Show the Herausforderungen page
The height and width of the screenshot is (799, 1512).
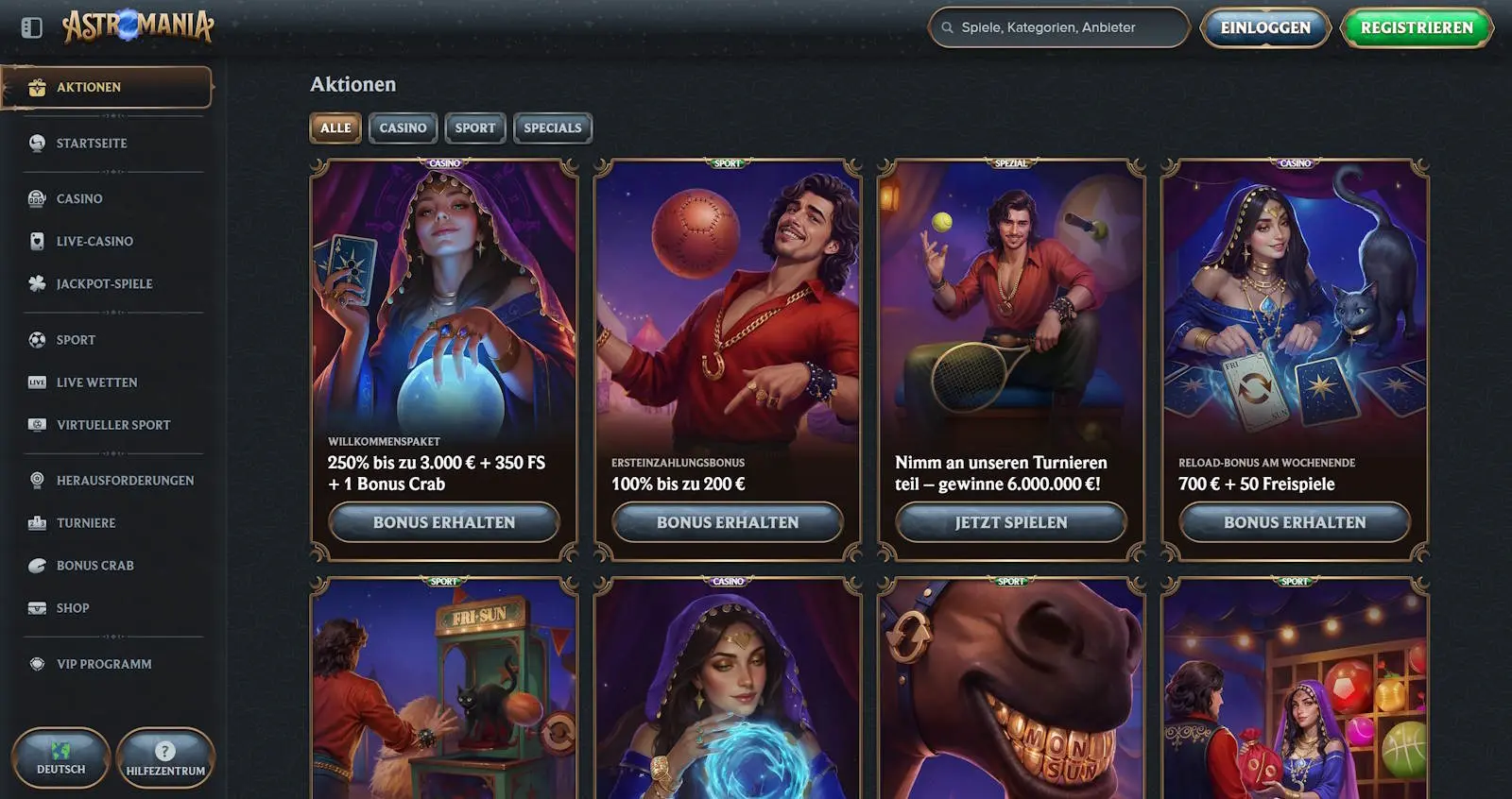point(125,481)
